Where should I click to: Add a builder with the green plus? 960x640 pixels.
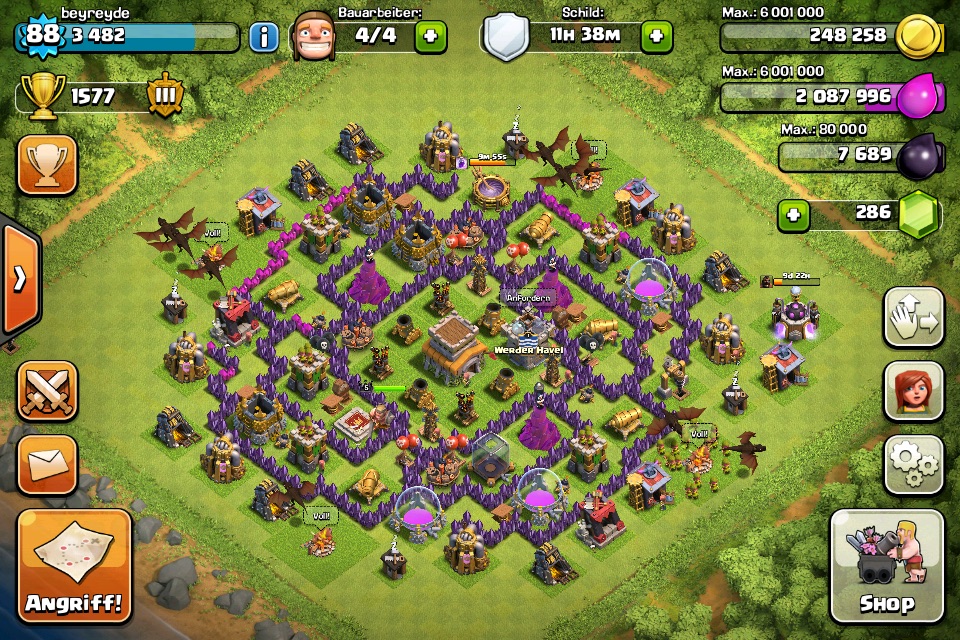pos(431,38)
